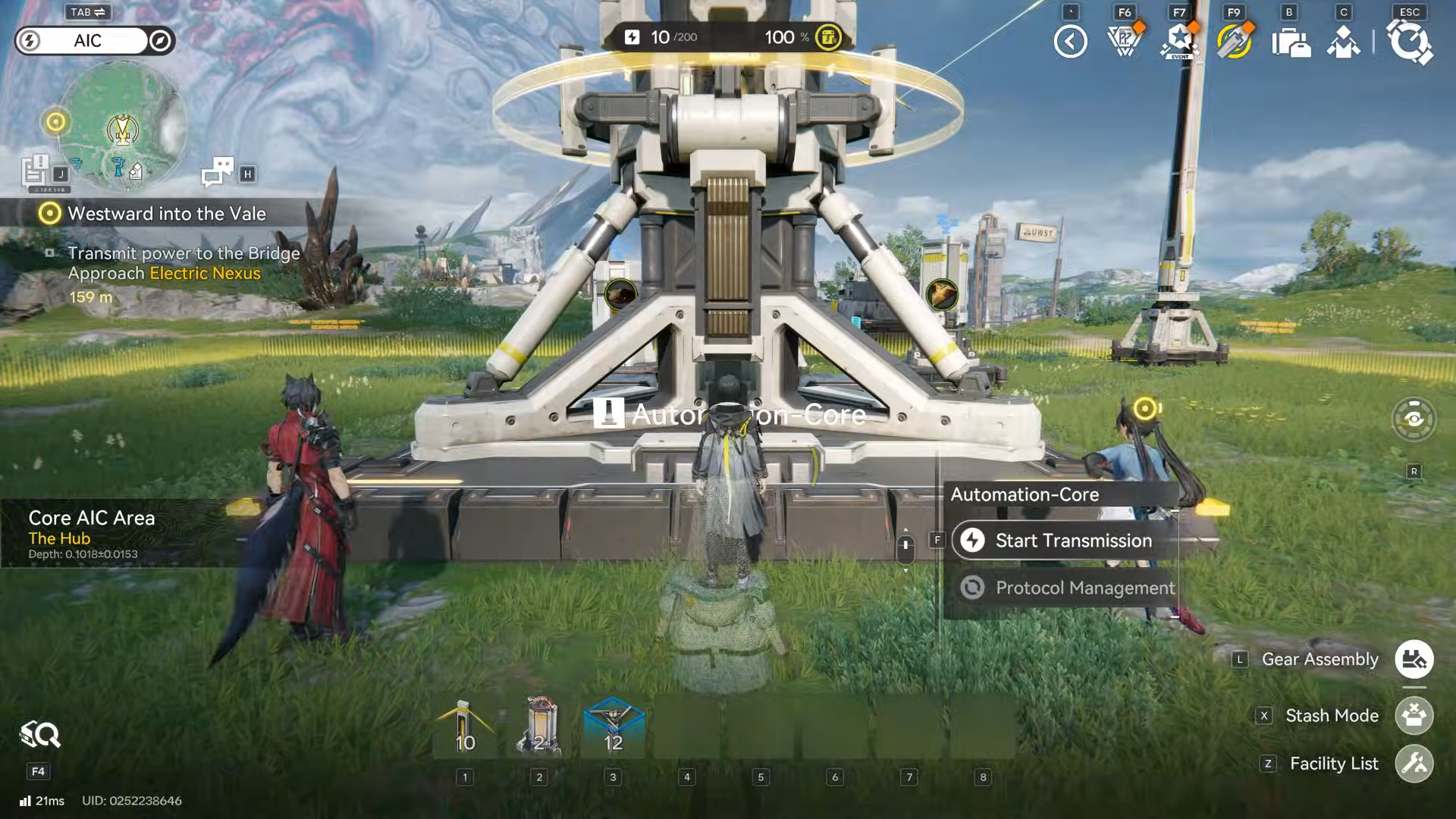Viewport: 1456px width, 819px height.
Task: Open Gear Assembly
Action: [x=1414, y=660]
